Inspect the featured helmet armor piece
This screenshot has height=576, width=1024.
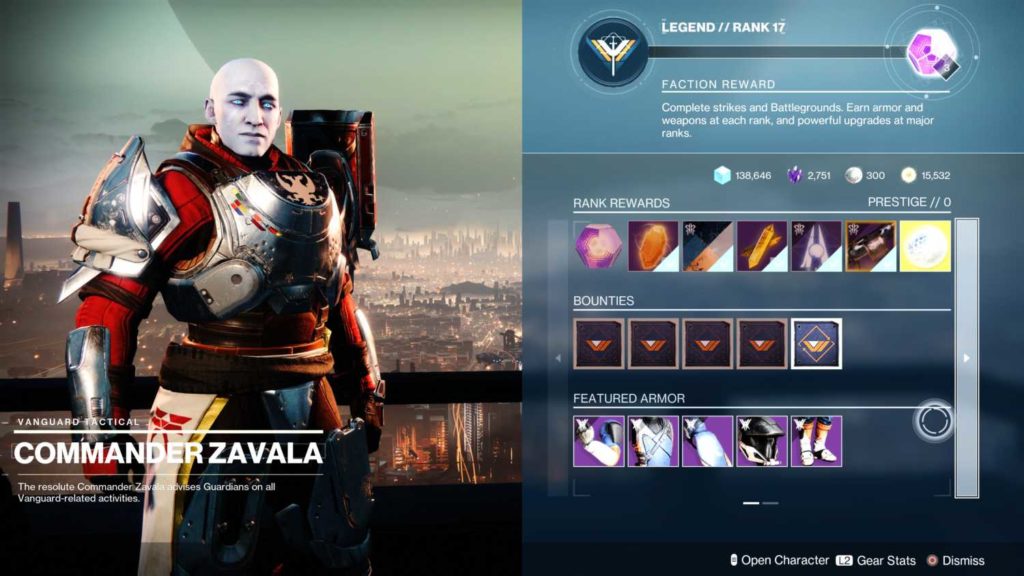762,441
